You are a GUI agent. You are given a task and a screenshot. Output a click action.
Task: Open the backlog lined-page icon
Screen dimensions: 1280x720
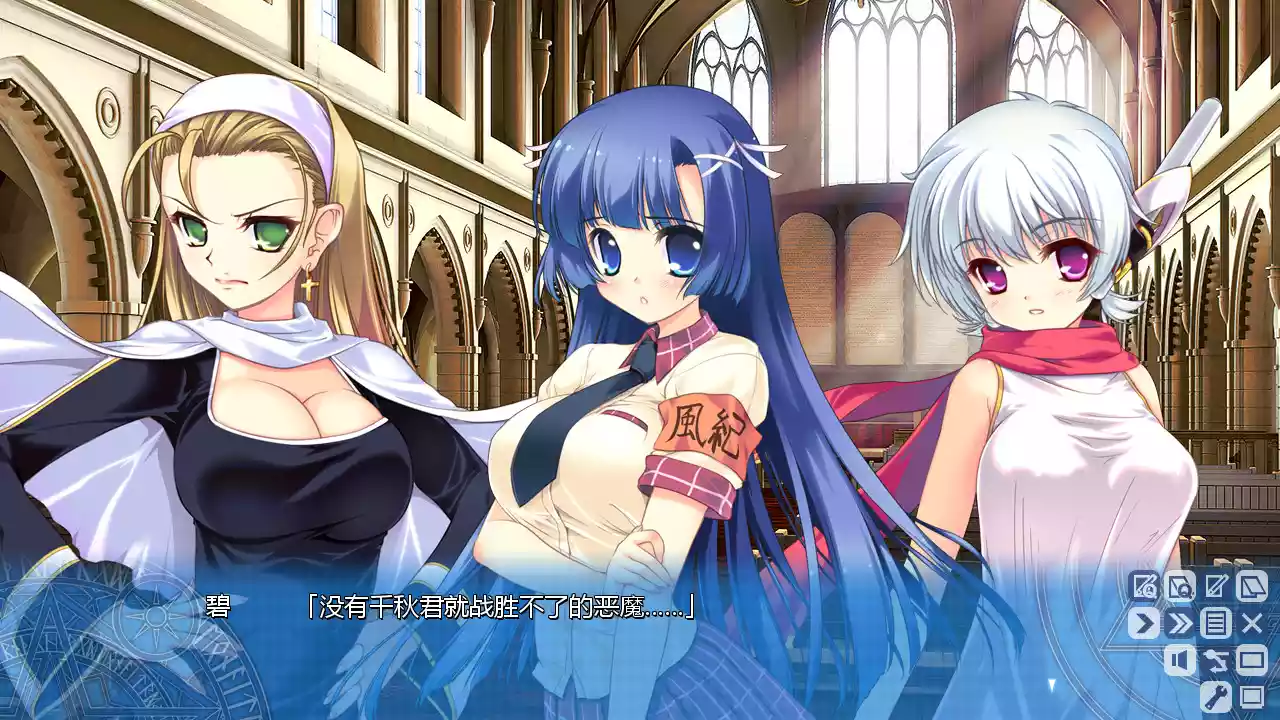pos(1216,623)
